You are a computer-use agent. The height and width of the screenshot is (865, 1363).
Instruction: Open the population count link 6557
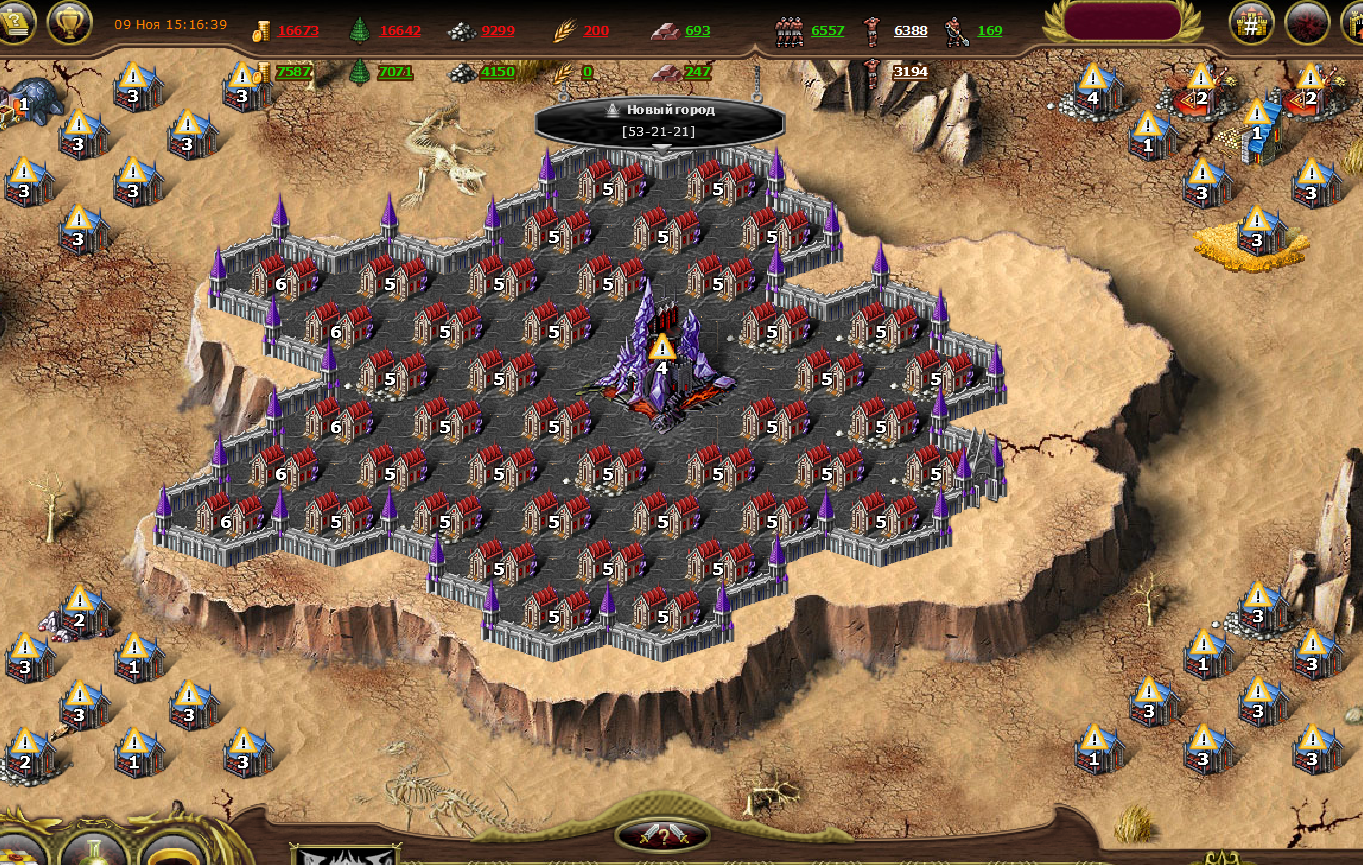point(827,31)
